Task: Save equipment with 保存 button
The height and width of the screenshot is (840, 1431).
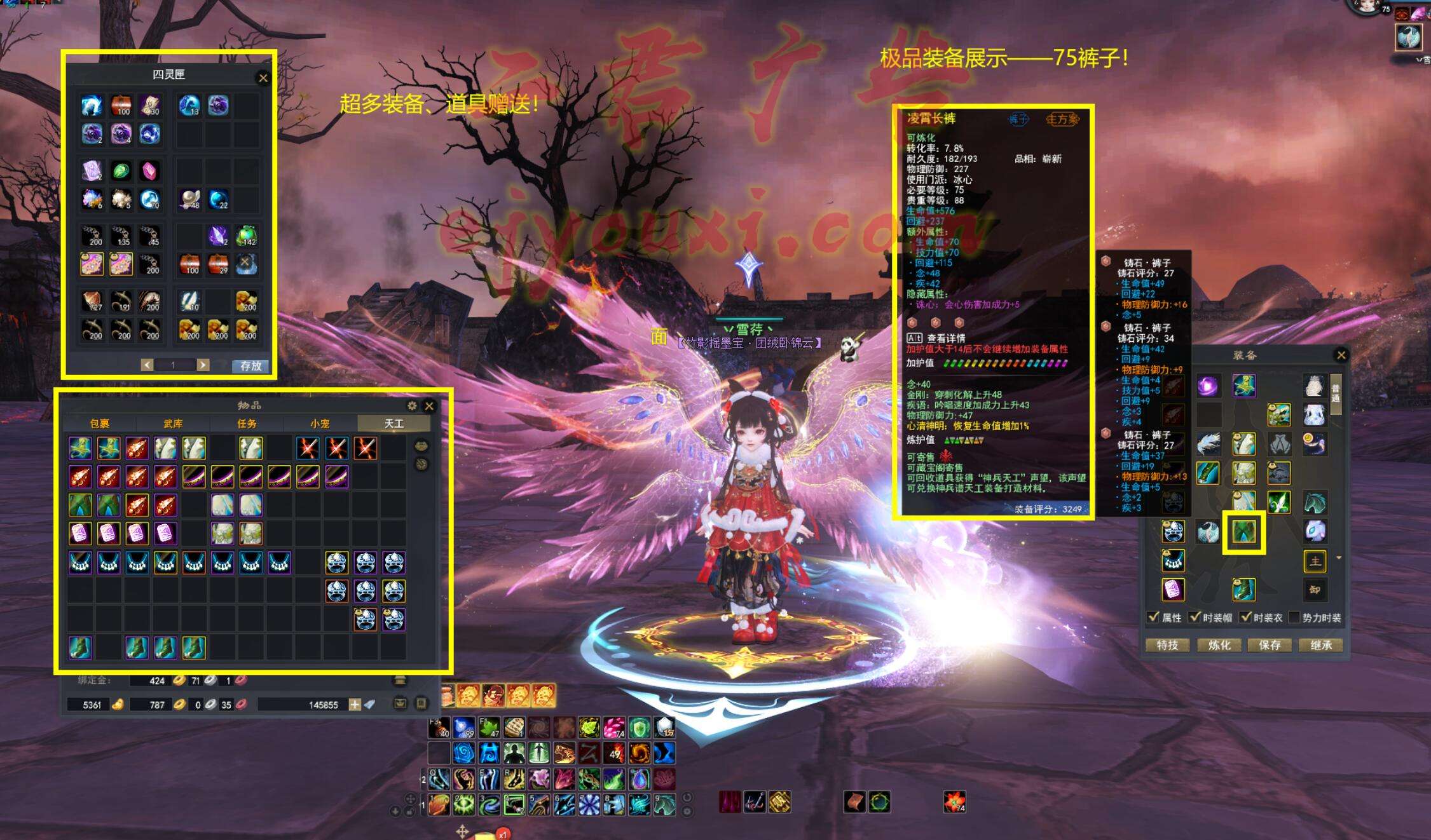Action: [1270, 645]
